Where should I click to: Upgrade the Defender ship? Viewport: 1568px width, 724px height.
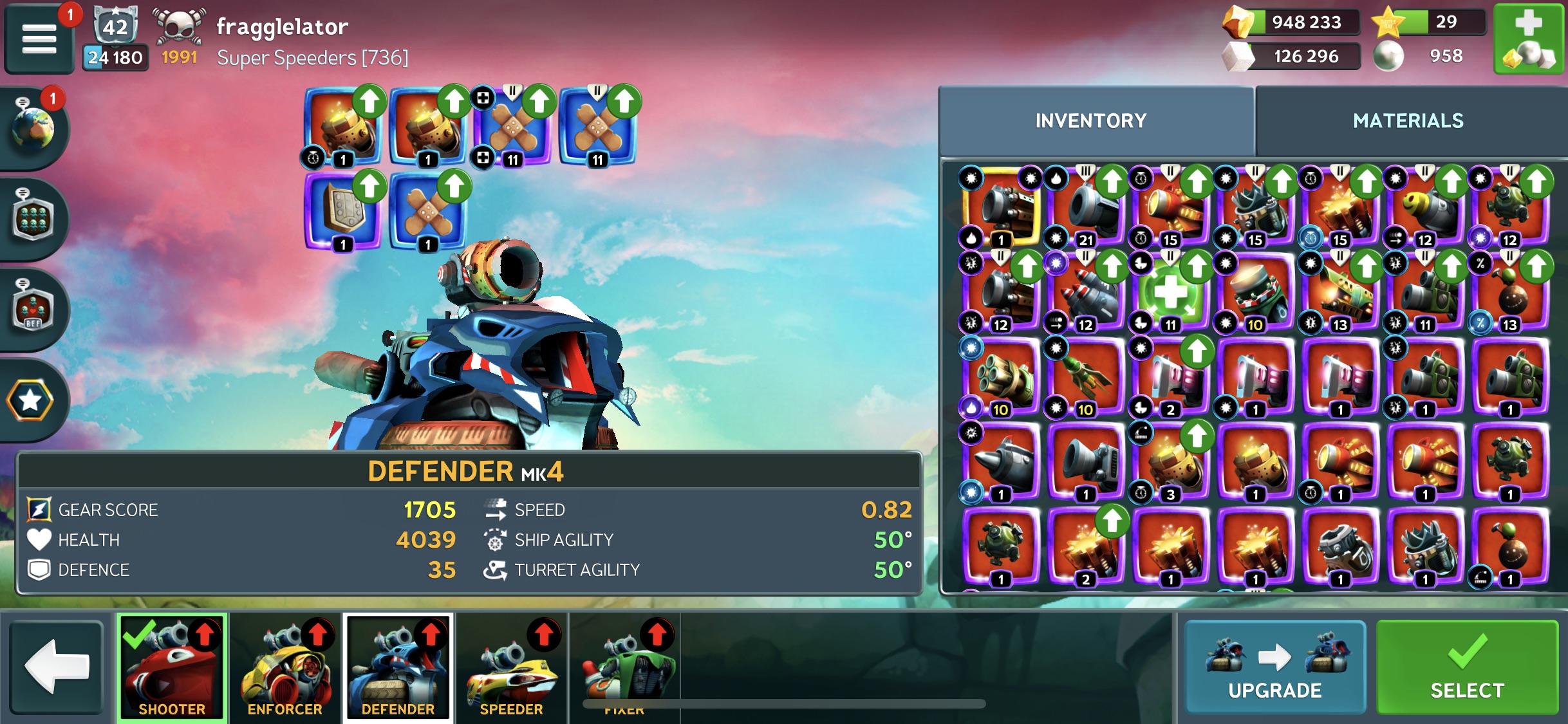coord(1274,667)
